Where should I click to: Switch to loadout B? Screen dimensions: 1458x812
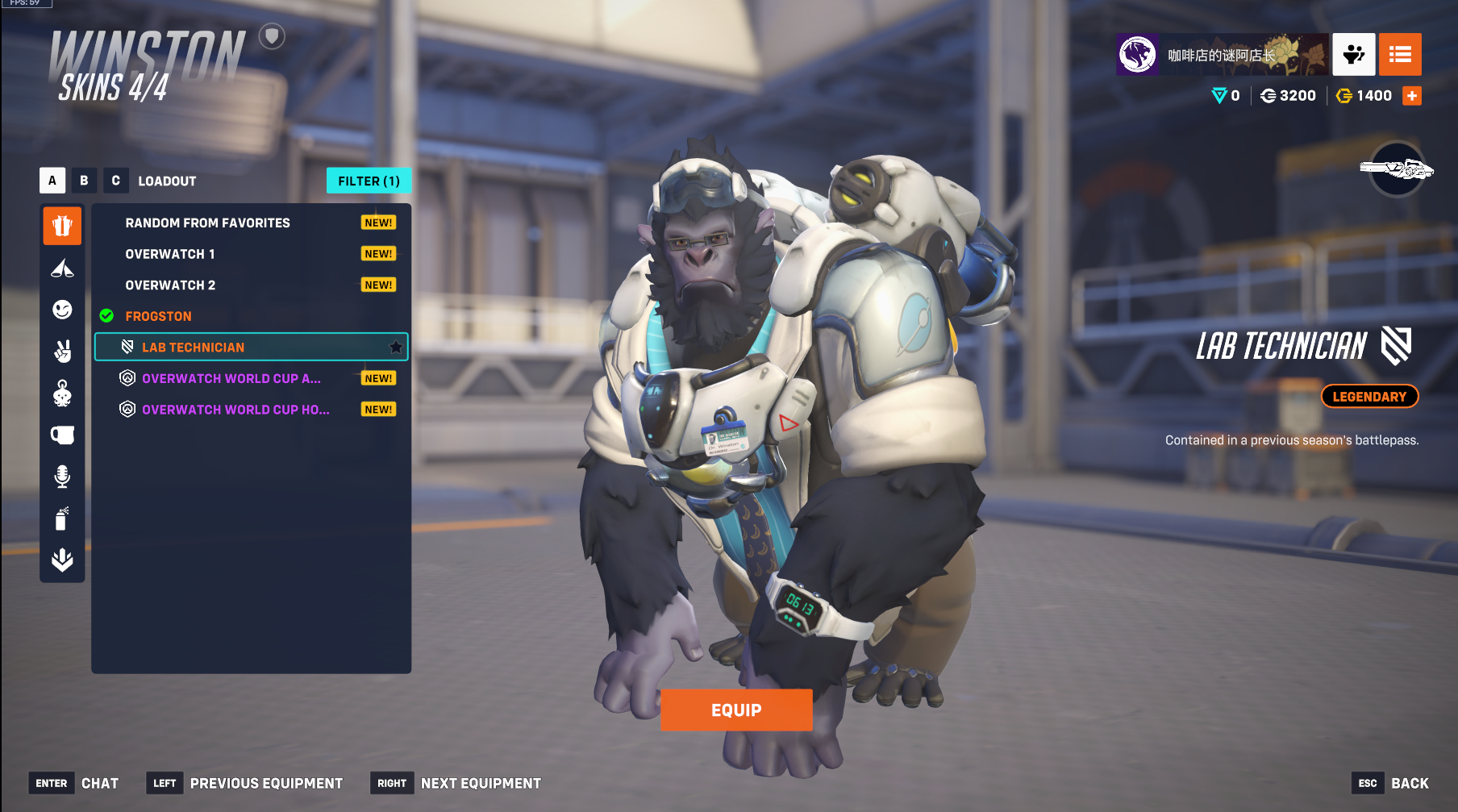coord(84,181)
